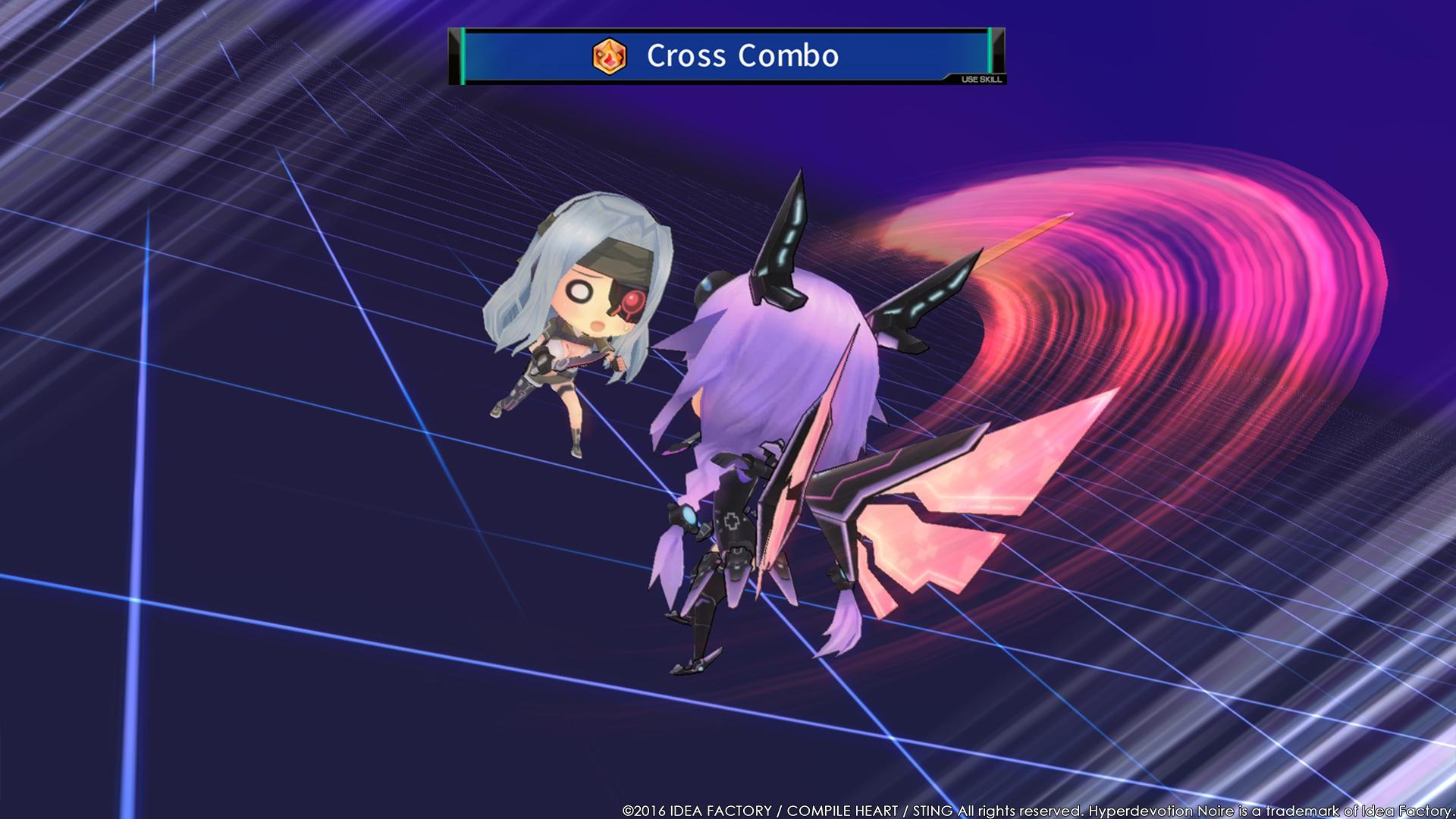The height and width of the screenshot is (819, 1456).
Task: Select the silver-haired chibi character
Action: (x=576, y=318)
